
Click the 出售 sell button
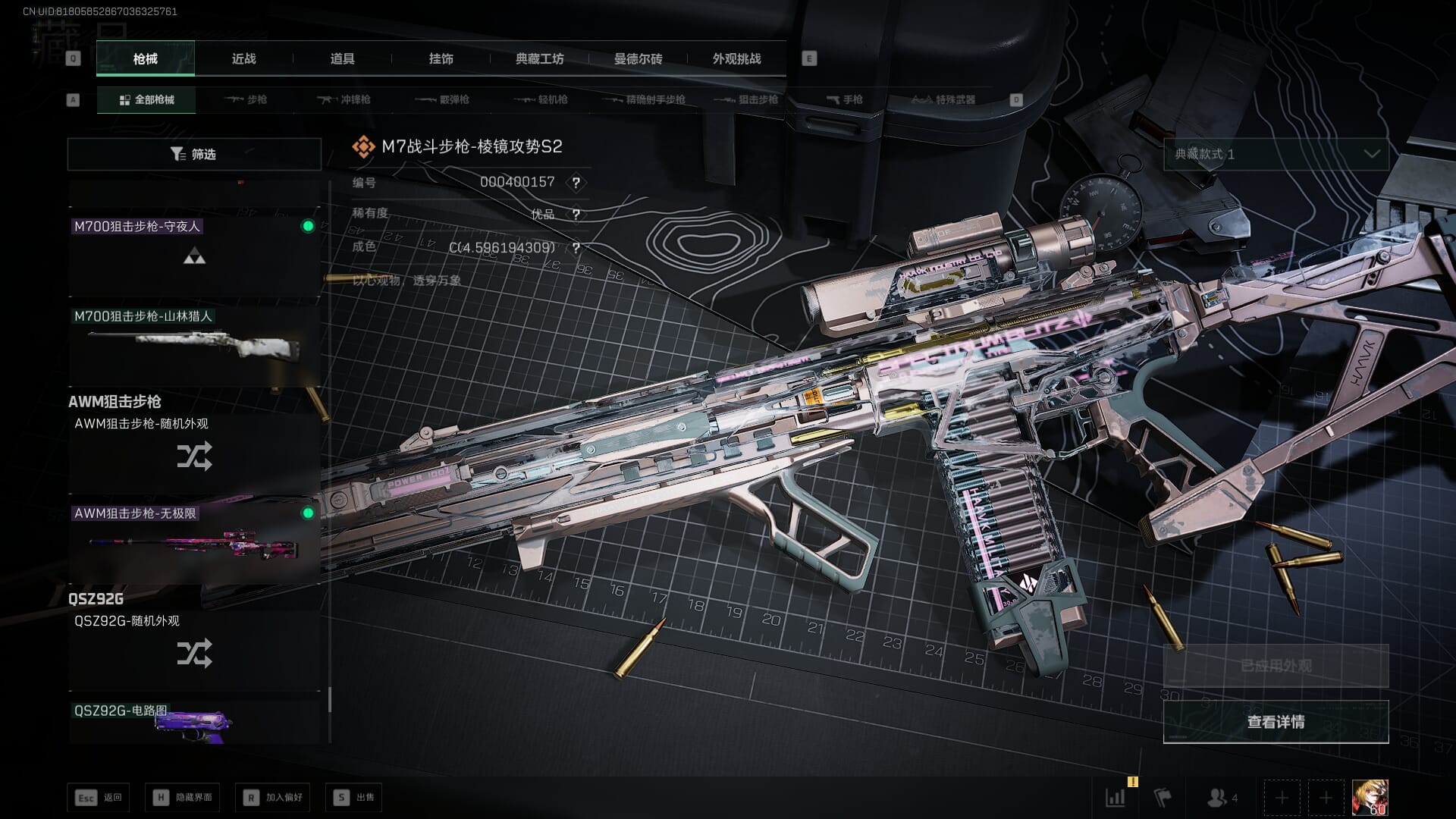(x=354, y=798)
